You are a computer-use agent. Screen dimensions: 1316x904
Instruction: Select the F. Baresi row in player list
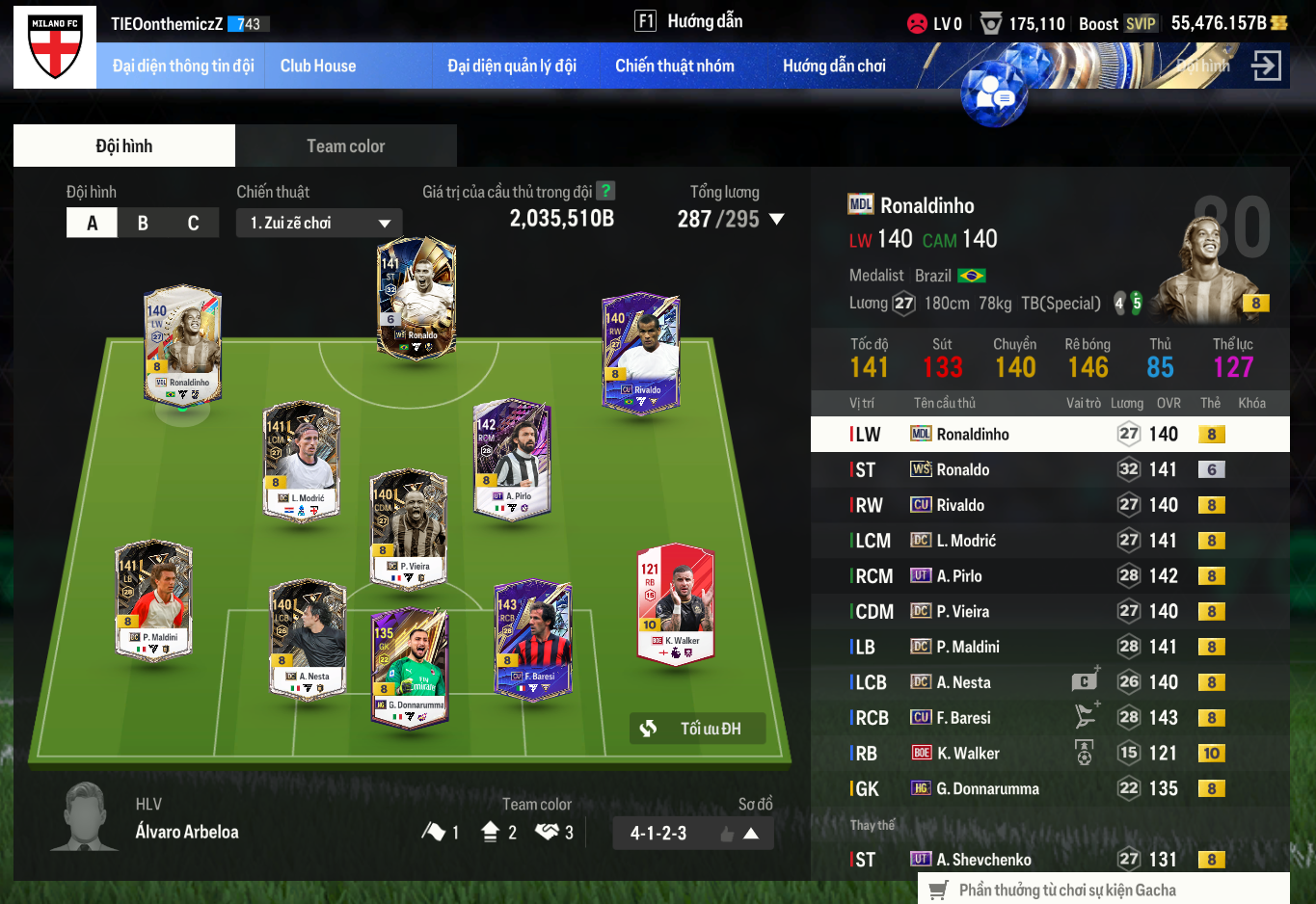pos(1049,718)
